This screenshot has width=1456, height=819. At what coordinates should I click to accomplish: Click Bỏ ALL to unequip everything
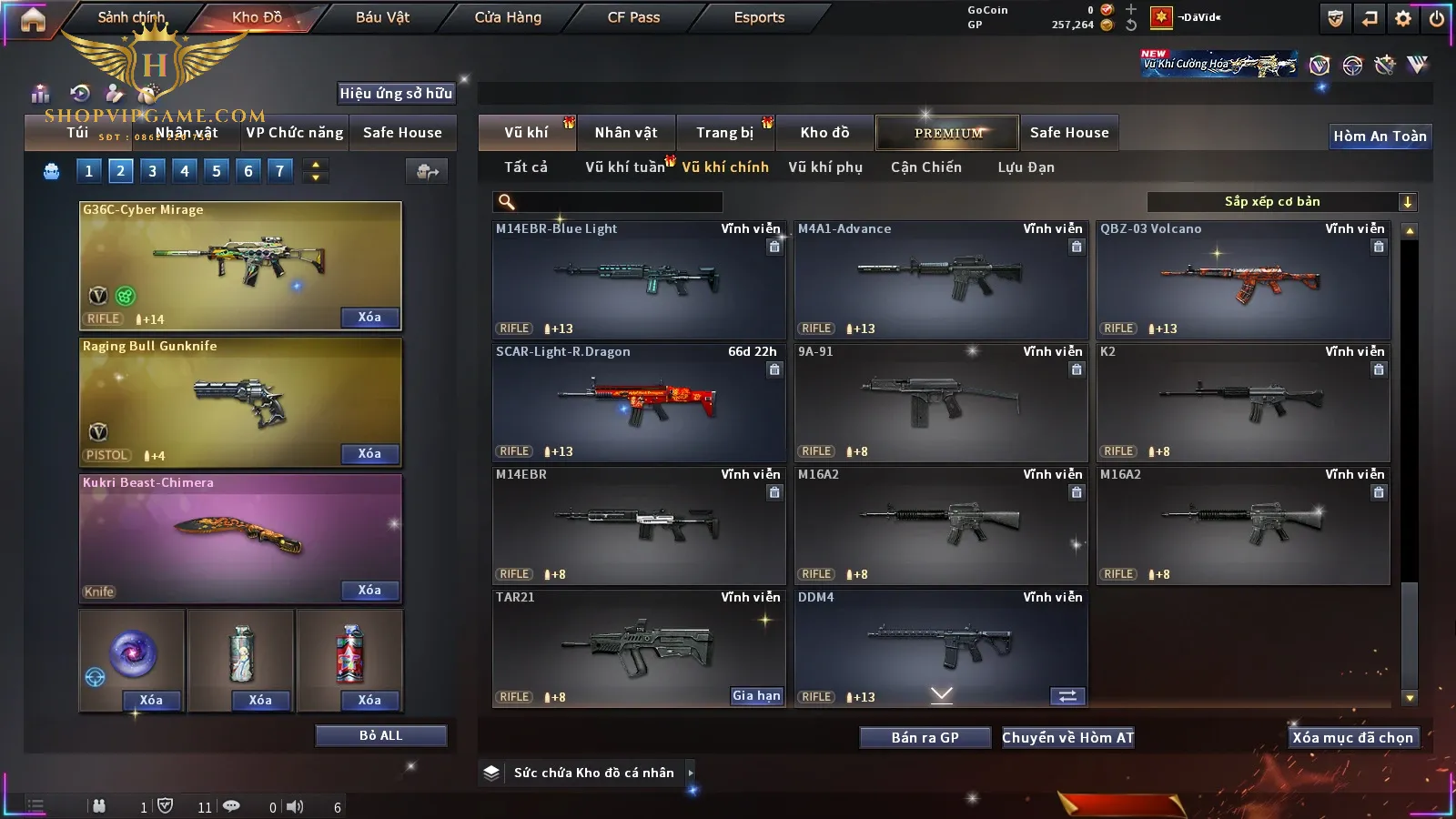(380, 735)
